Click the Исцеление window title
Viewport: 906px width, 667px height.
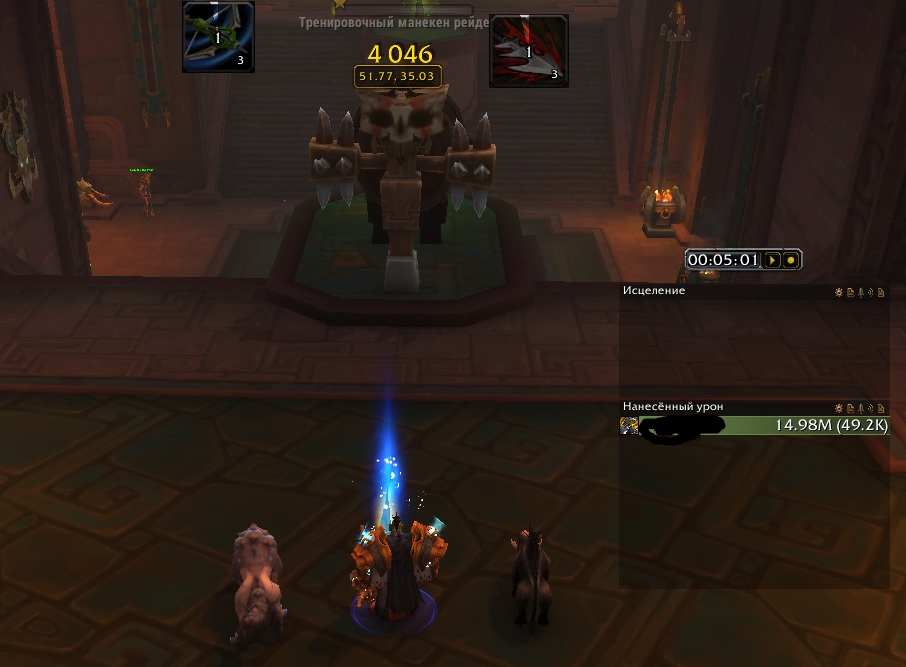click(654, 291)
